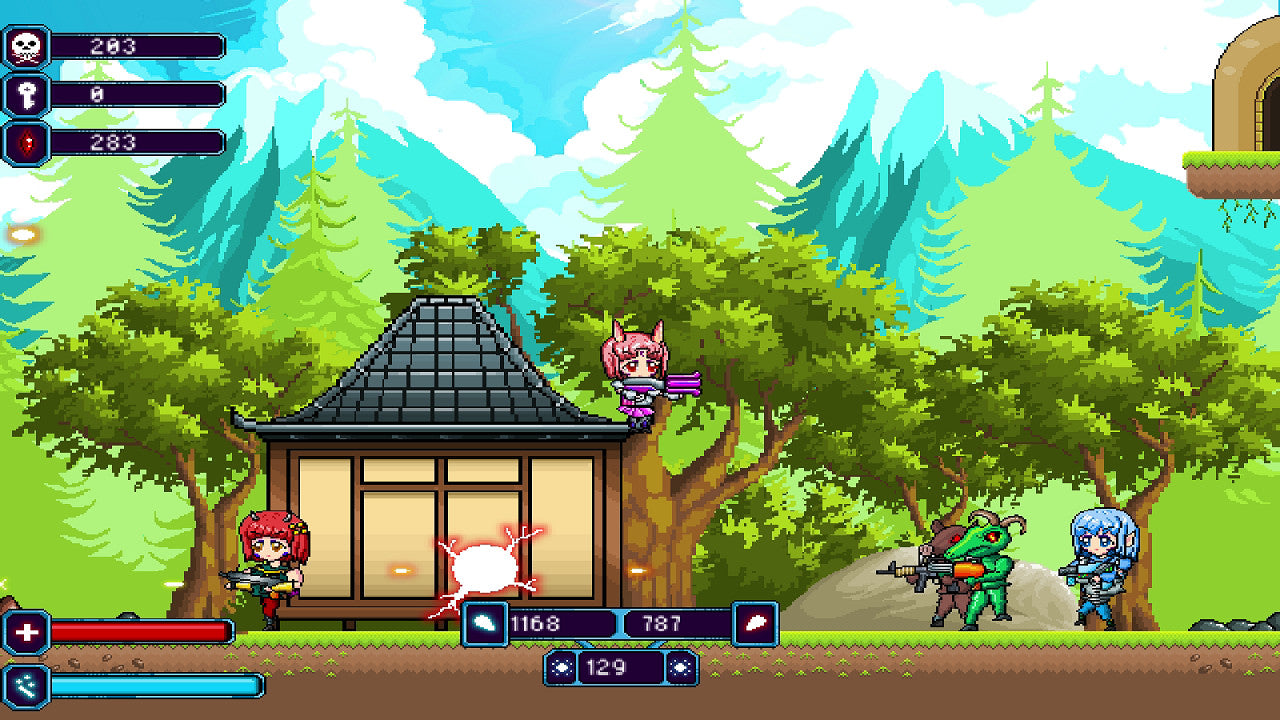Viewport: 1280px width, 720px height.
Task: Click the skull kill-count icon
Action: 26,47
